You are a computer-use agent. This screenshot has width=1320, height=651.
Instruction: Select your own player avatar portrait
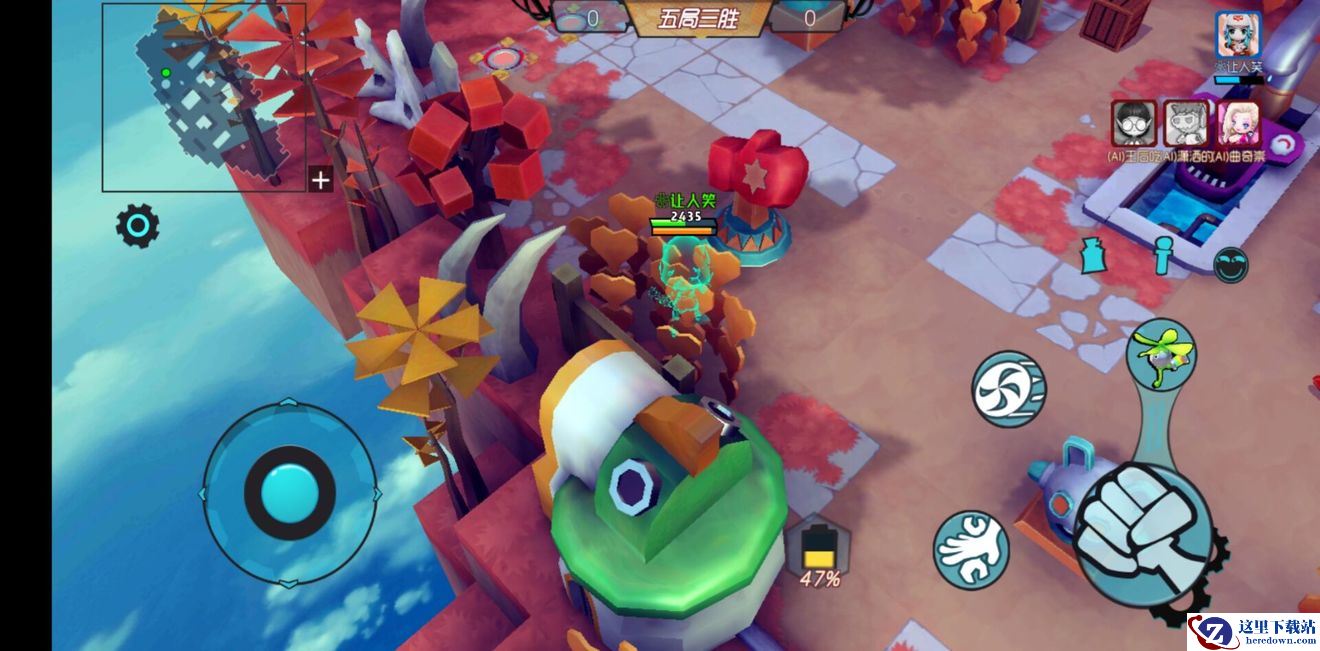point(1238,35)
